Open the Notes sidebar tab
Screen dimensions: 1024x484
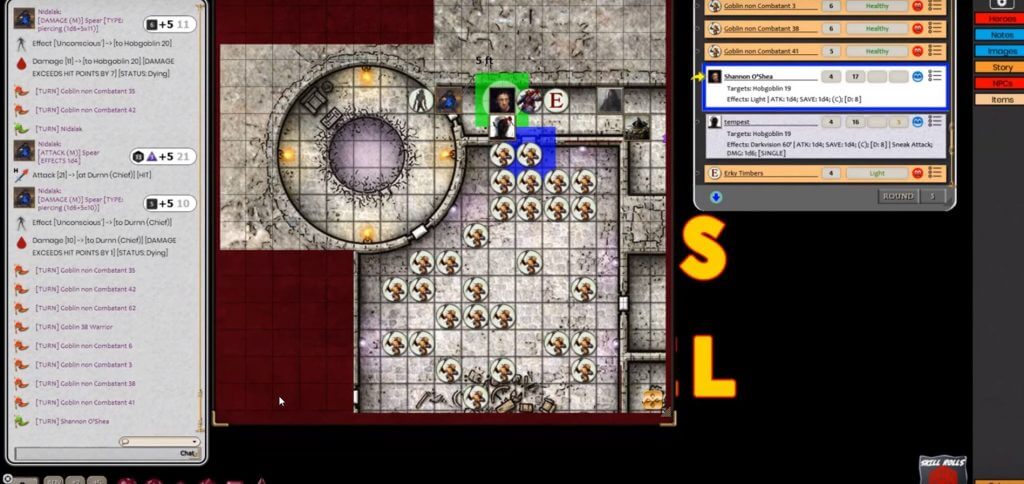coord(1002,35)
